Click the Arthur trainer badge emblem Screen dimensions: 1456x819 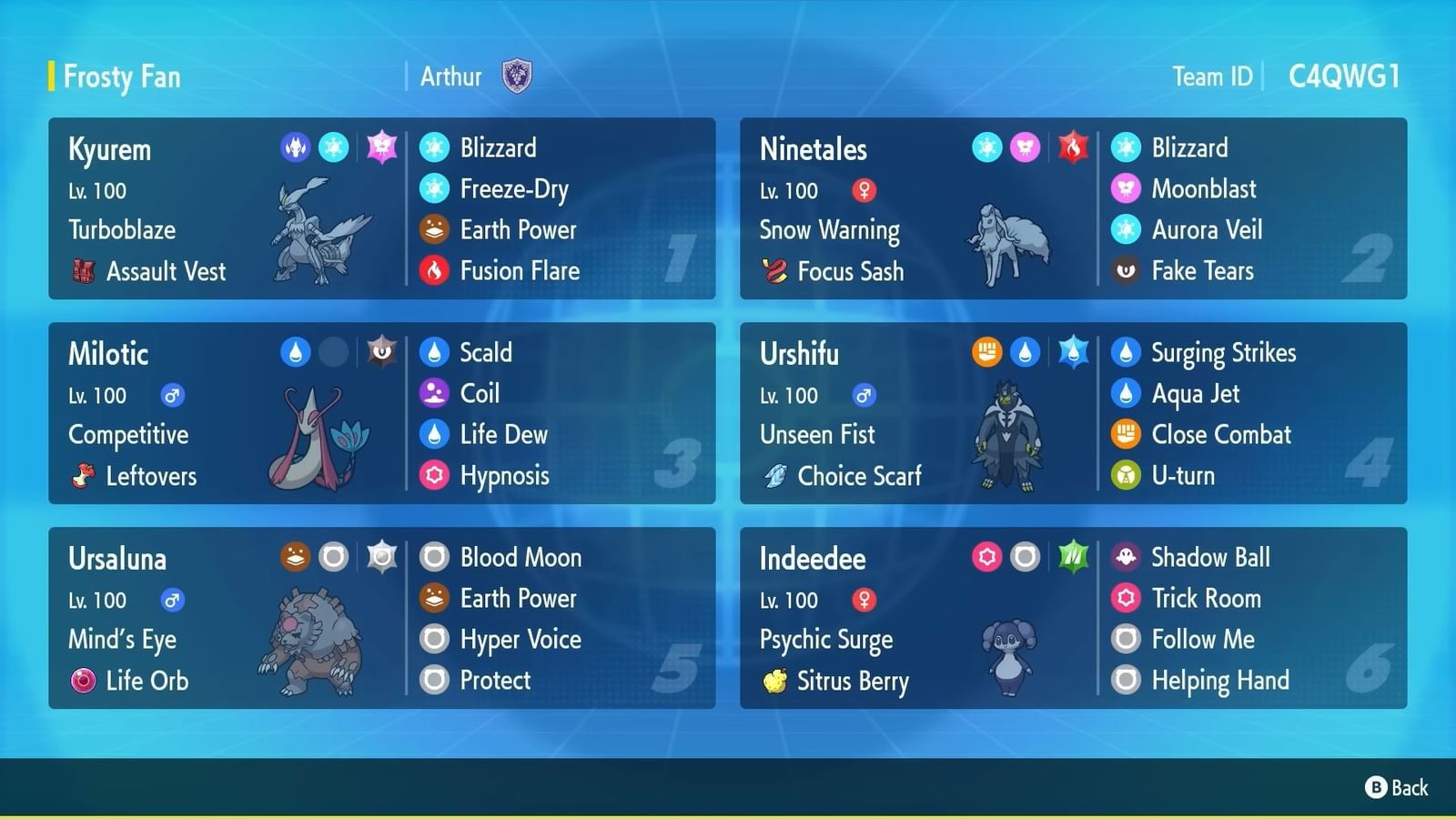click(x=516, y=76)
